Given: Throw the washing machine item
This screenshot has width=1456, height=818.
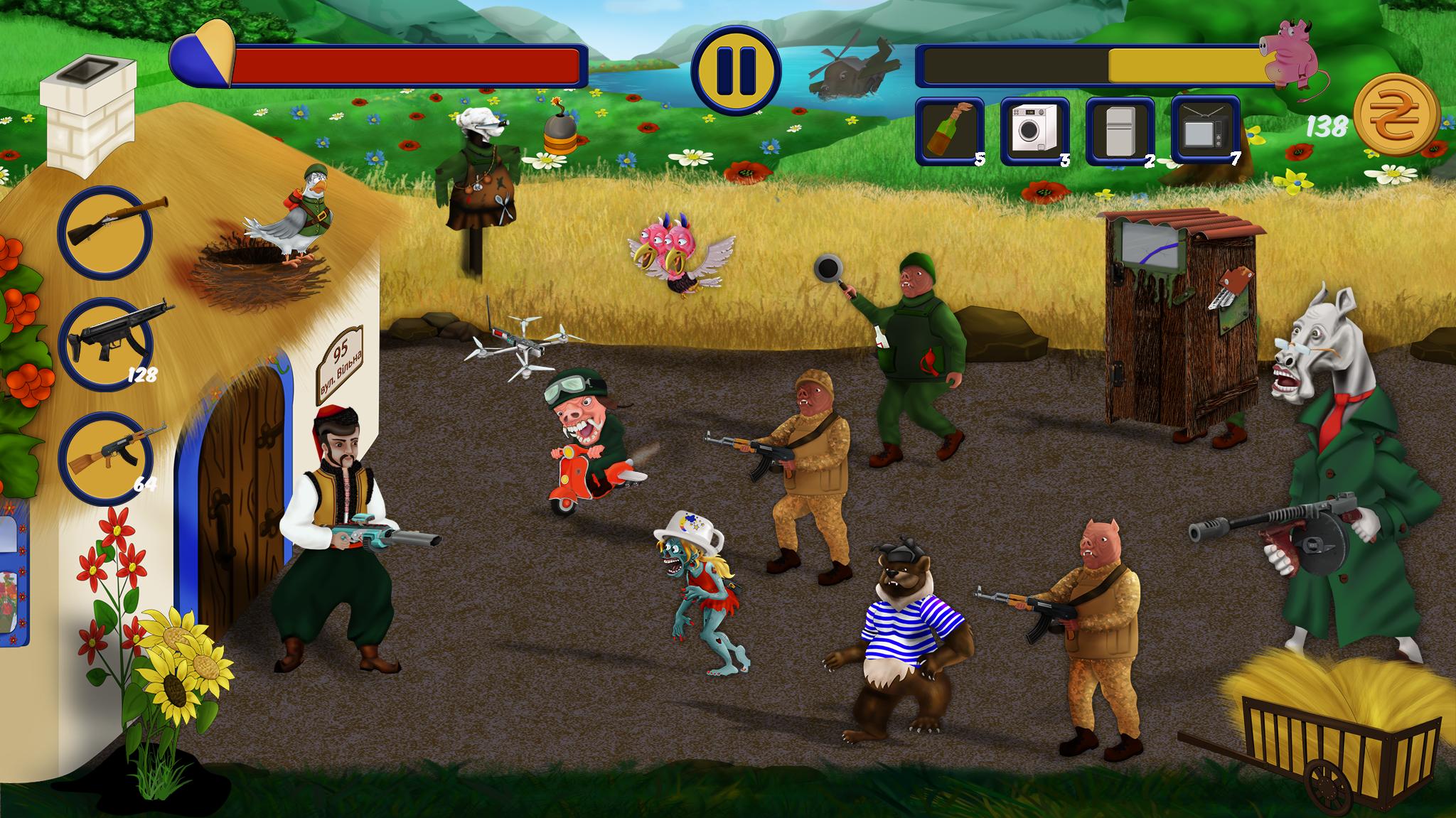Looking at the screenshot, I should 1035,129.
